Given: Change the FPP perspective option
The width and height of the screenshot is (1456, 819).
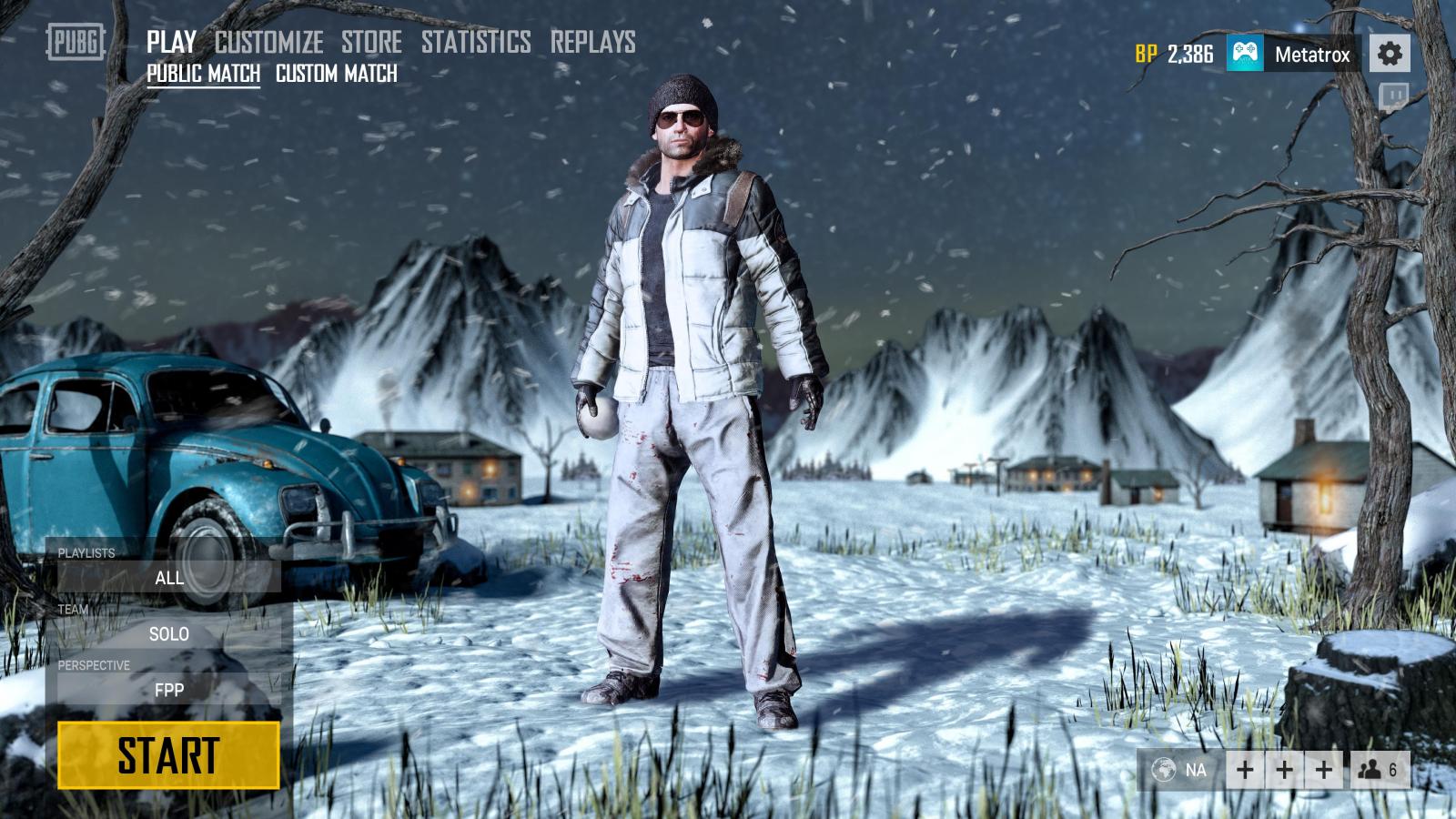Looking at the screenshot, I should click(x=169, y=690).
